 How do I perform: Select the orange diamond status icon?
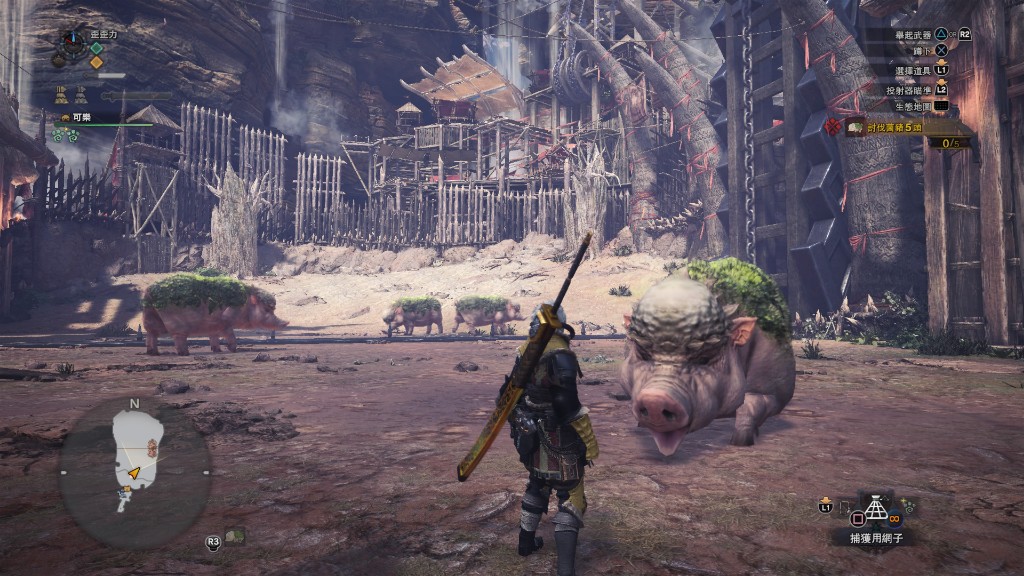click(97, 63)
